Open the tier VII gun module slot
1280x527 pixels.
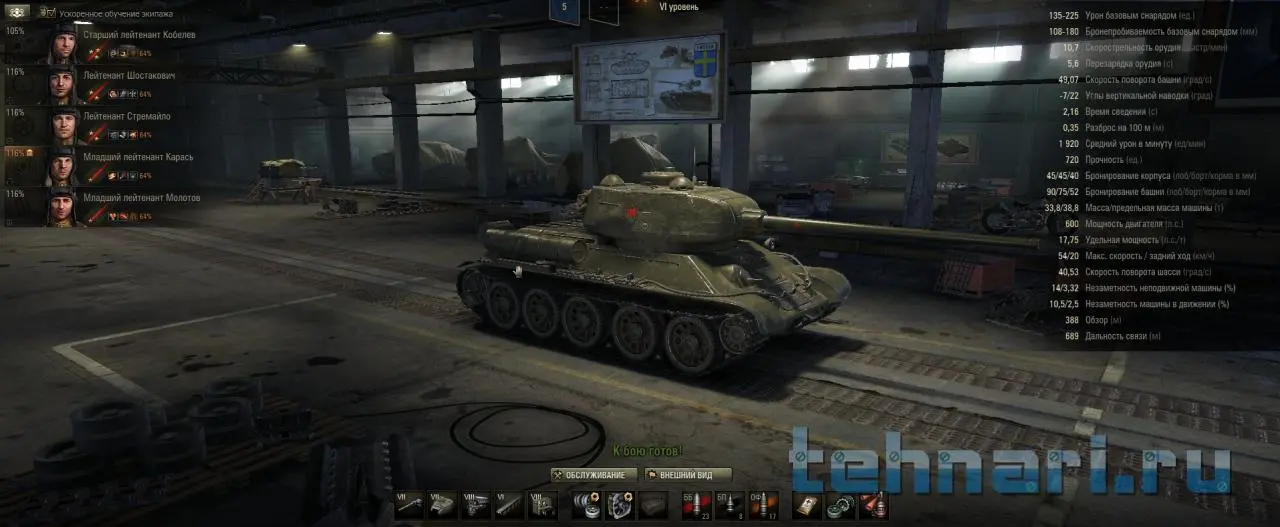[409, 505]
